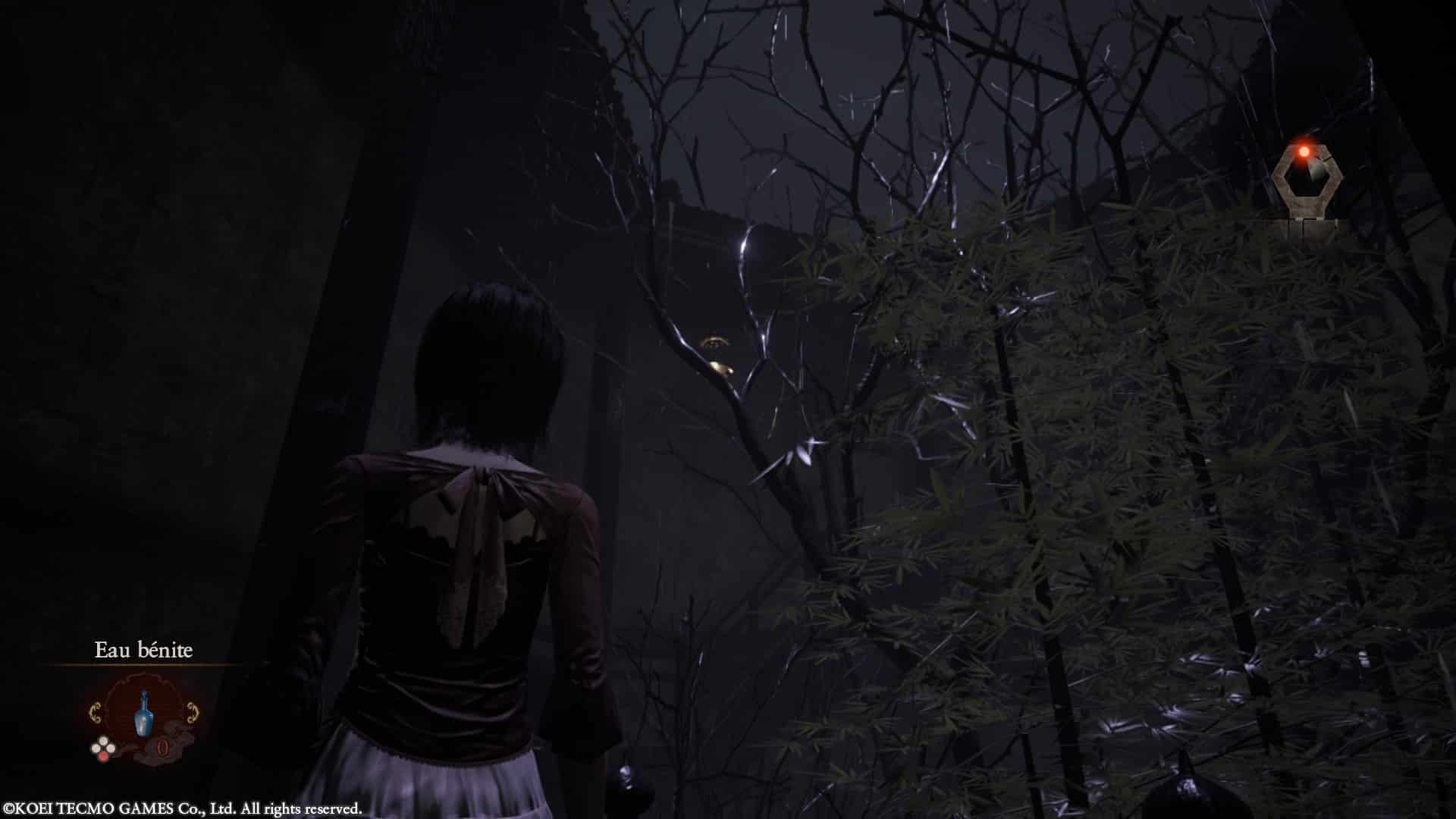This screenshot has height=819, width=1456.
Task: Select the Eau bénite holy water bottle icon
Action: [143, 714]
